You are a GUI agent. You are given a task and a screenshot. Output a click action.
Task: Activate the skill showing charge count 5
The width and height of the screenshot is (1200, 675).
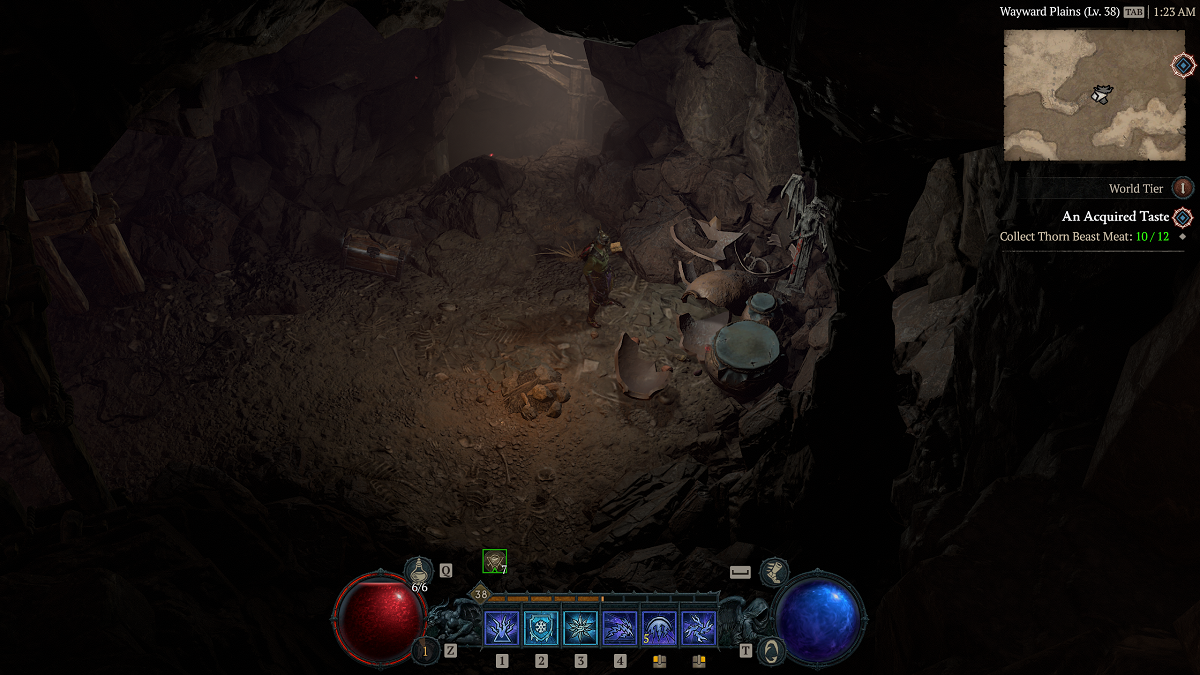(x=659, y=629)
